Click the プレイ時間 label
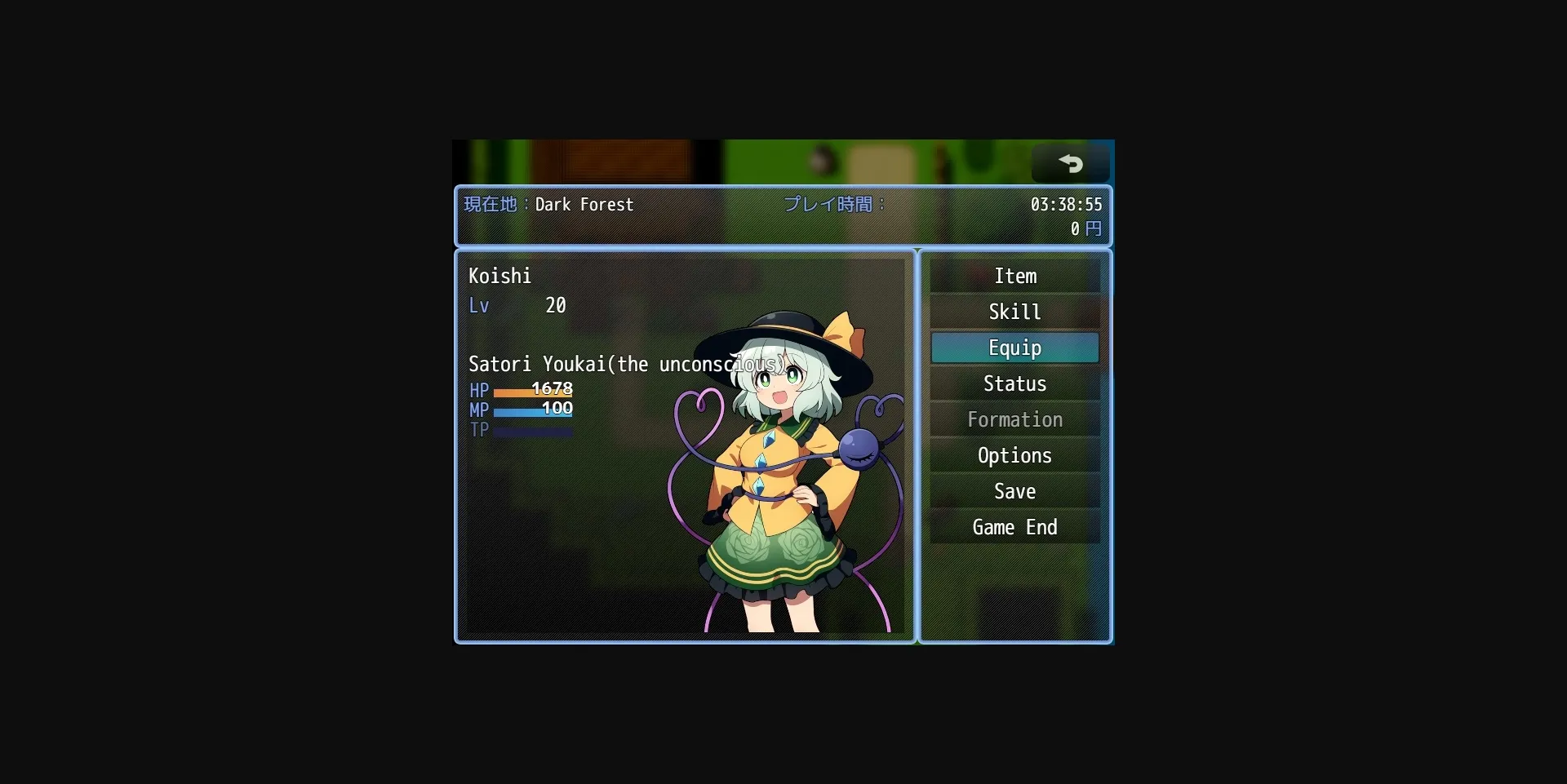 [x=832, y=205]
